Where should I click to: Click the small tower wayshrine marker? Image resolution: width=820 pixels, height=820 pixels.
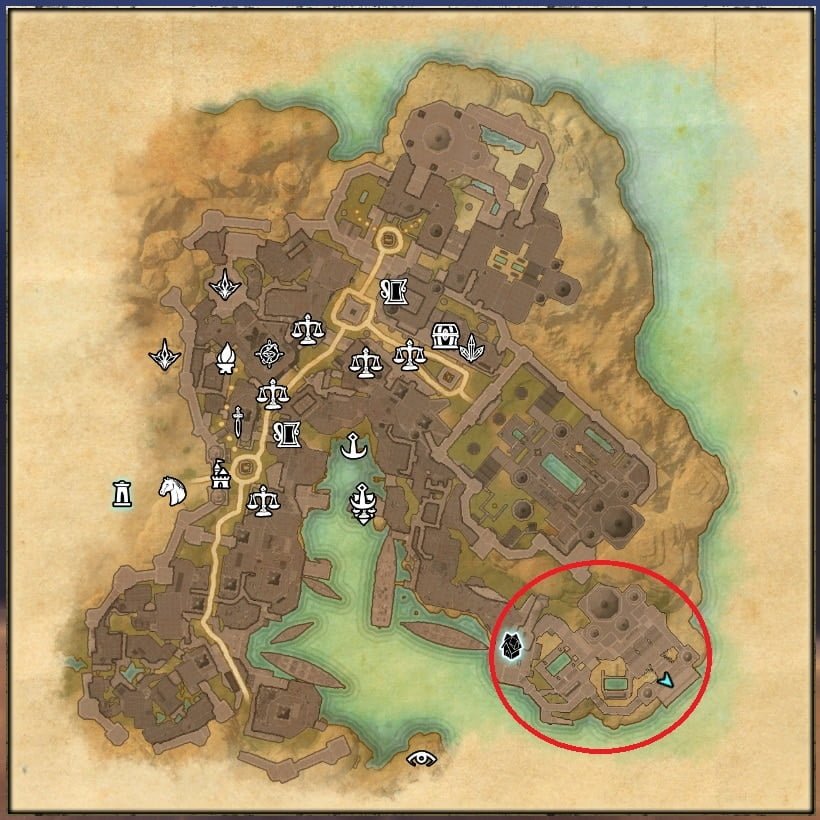[x=122, y=493]
